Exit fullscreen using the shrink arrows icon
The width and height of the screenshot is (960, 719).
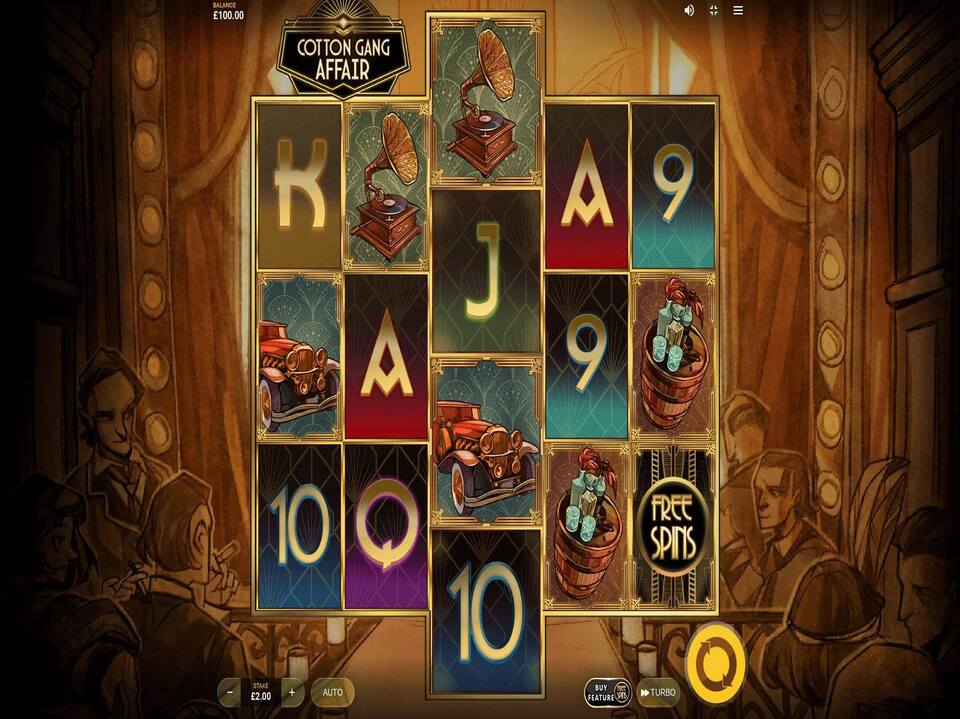(x=714, y=10)
